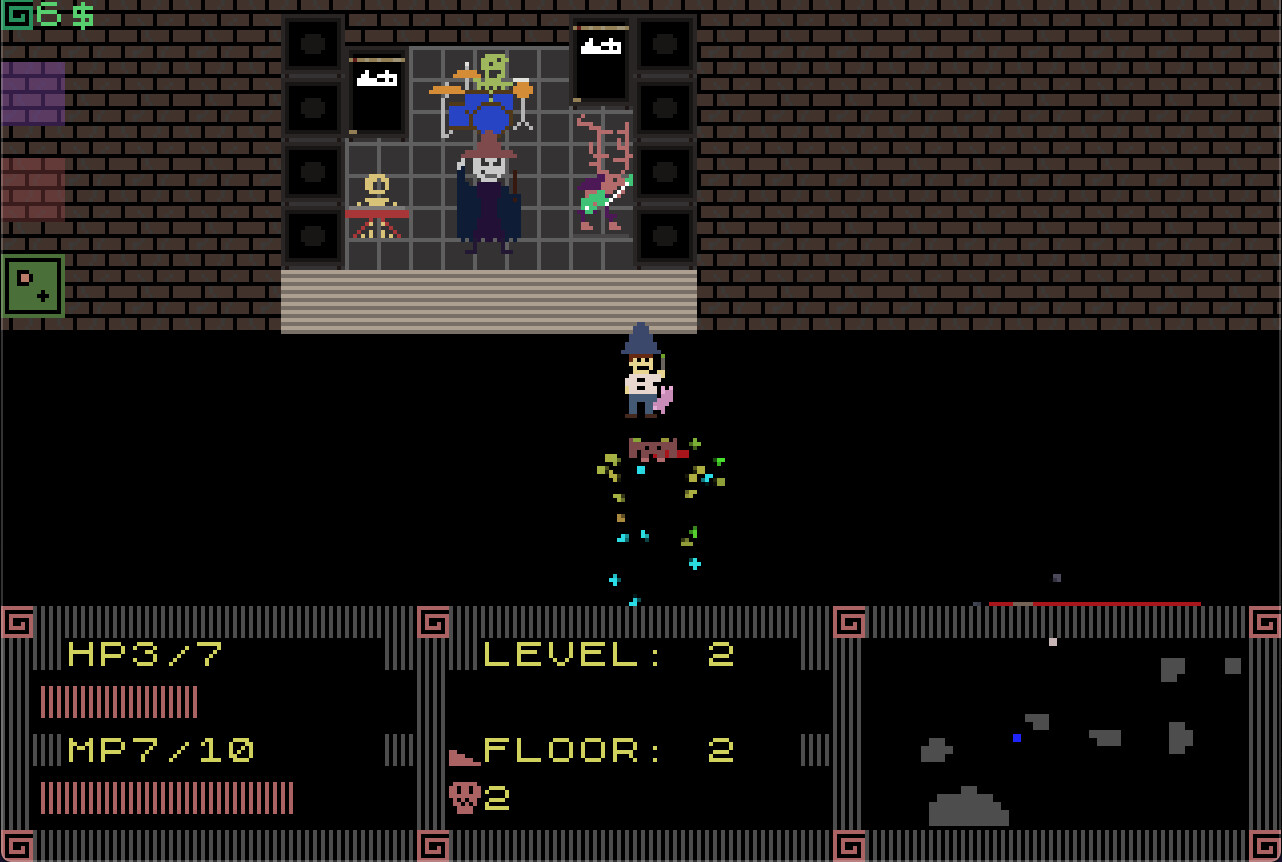Image resolution: width=1282 pixels, height=862 pixels.
Task: Click the blue player dot on the minimap
Action: click(x=1017, y=738)
